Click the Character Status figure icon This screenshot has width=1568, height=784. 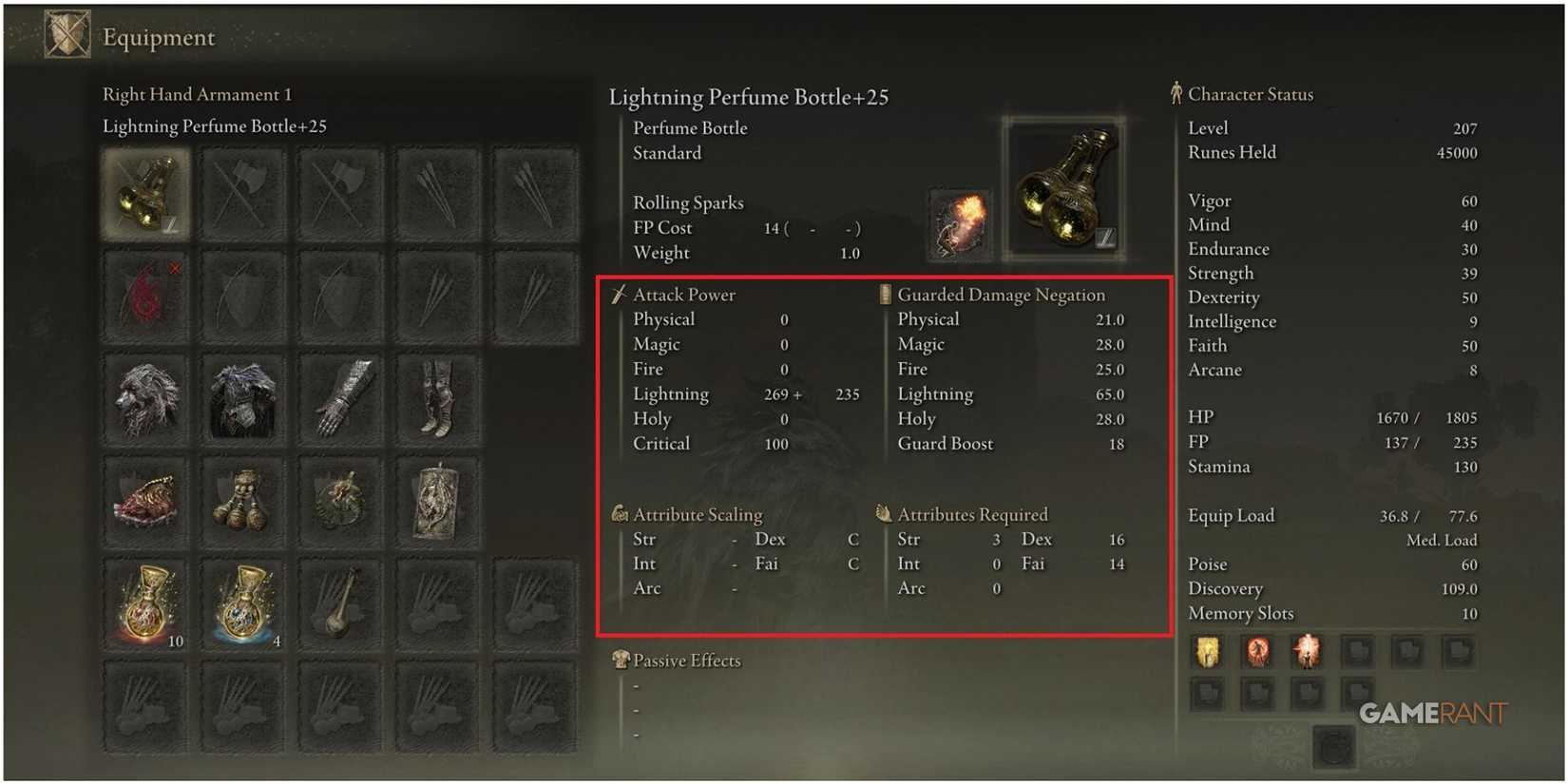[x=1176, y=93]
